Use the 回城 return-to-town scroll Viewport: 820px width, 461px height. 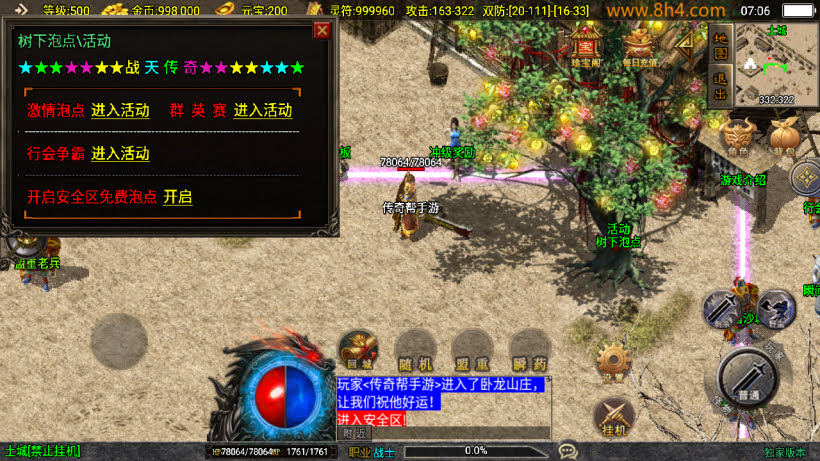coord(358,350)
